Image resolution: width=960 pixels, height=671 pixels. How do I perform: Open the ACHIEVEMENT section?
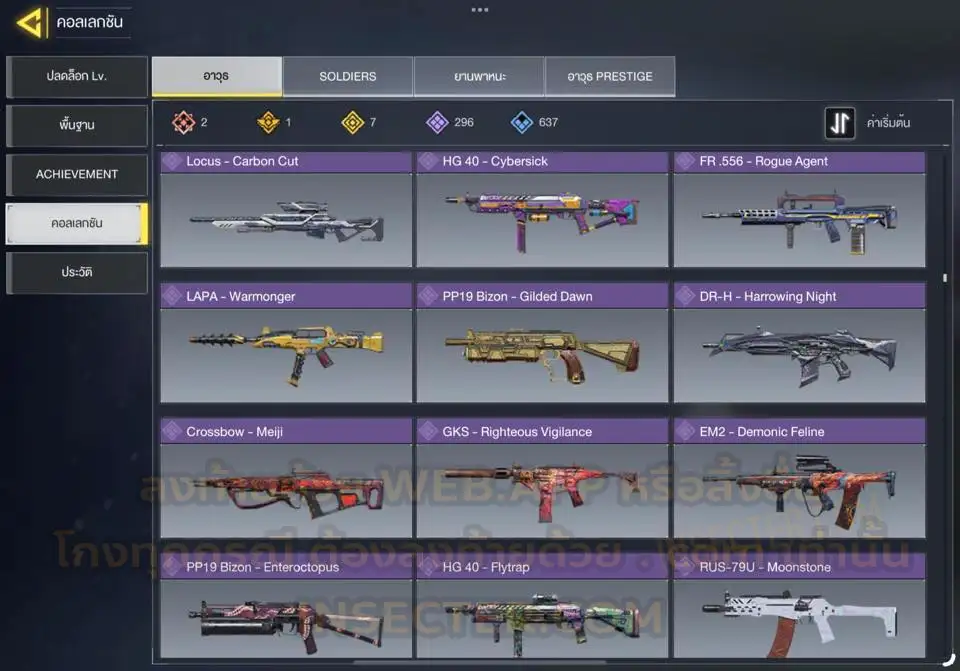pos(77,174)
